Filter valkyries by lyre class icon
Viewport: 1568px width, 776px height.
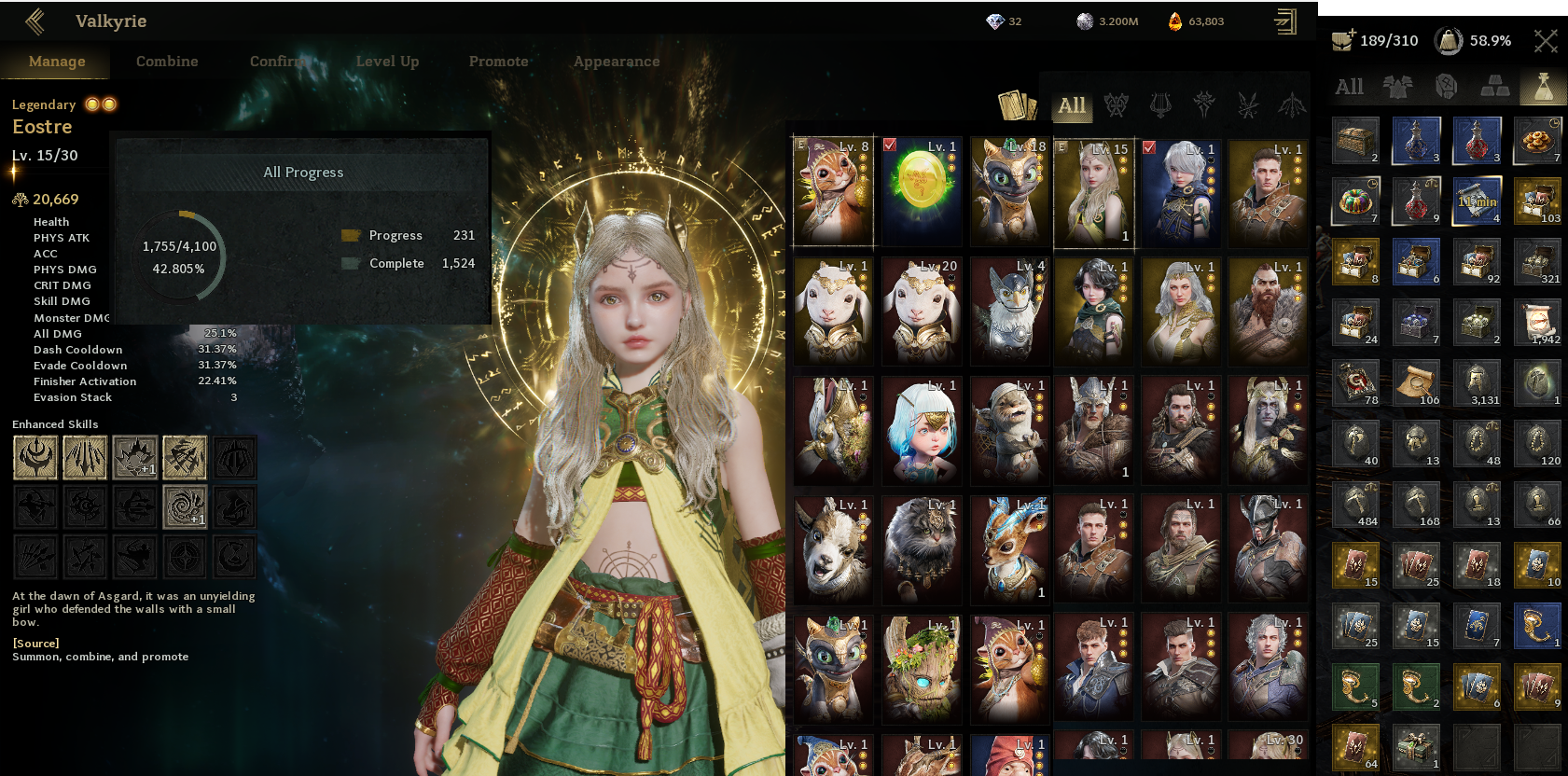1160,105
